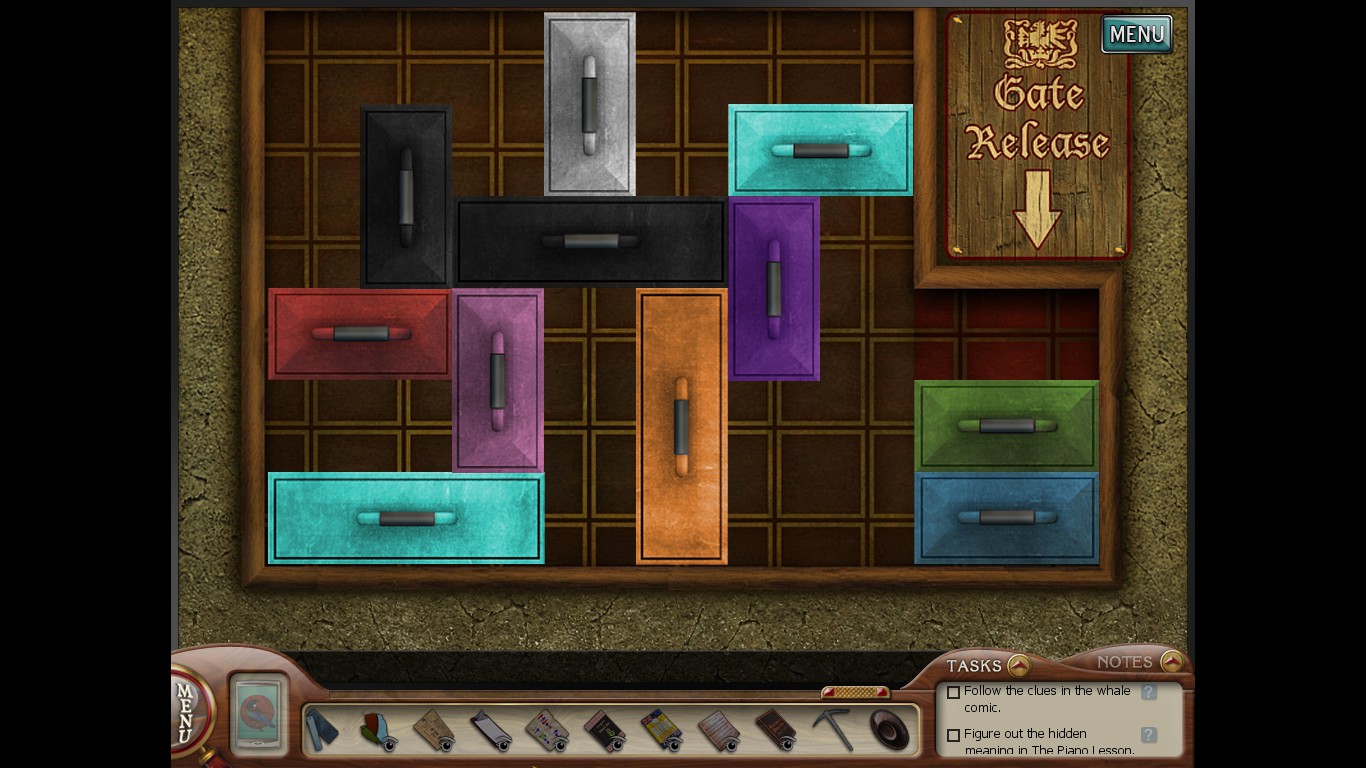Select the blue folded cloth inventory item

[322, 729]
